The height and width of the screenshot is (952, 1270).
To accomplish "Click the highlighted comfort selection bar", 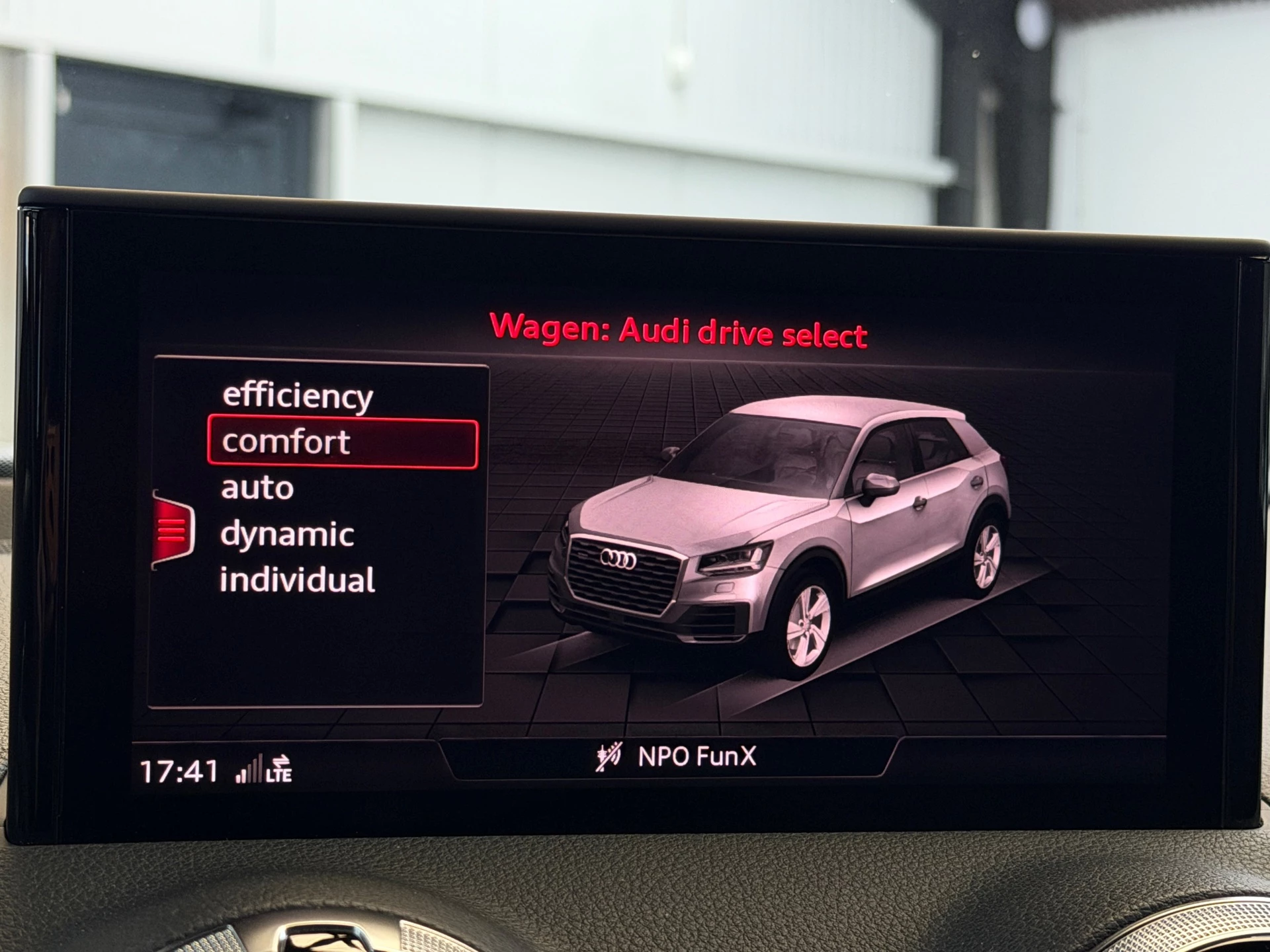I will 341,442.
